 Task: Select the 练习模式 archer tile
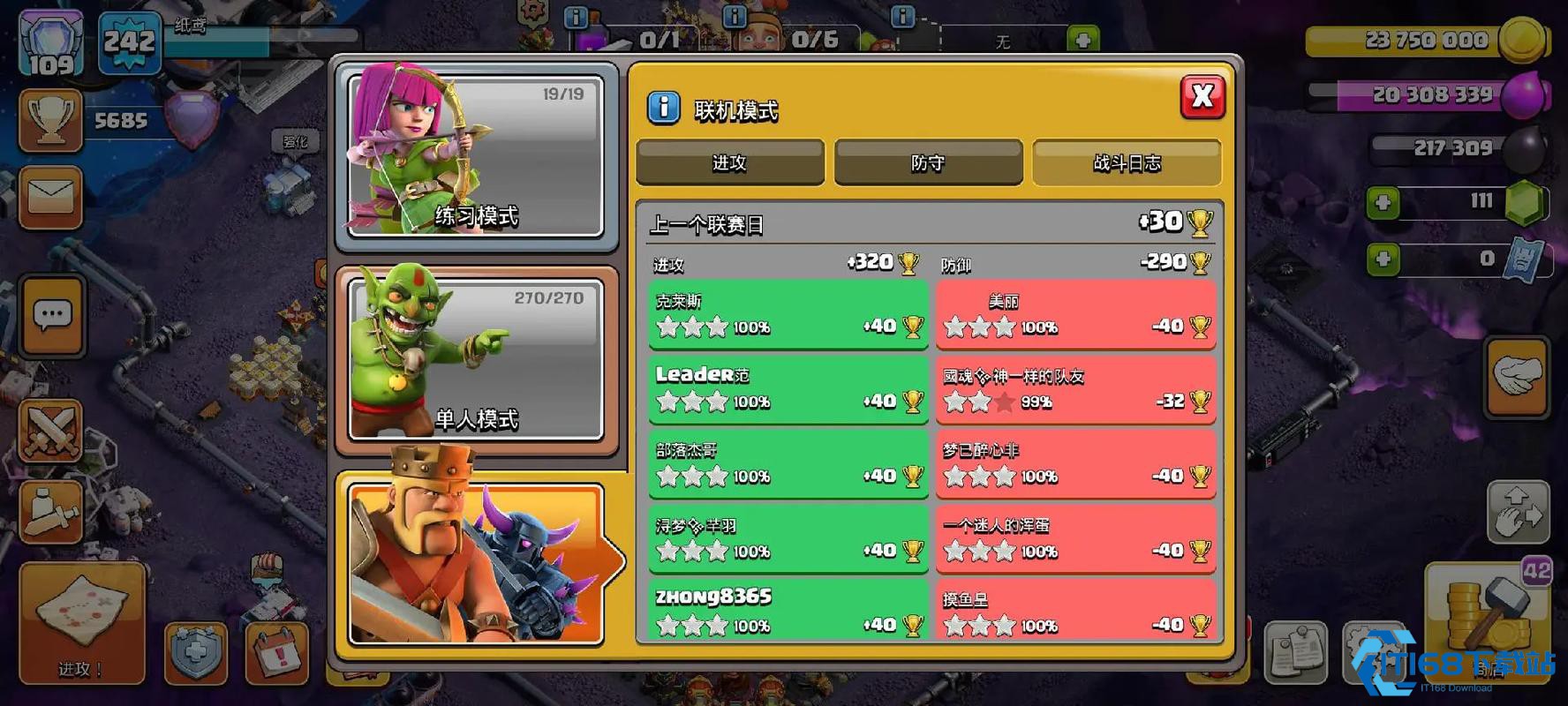476,156
